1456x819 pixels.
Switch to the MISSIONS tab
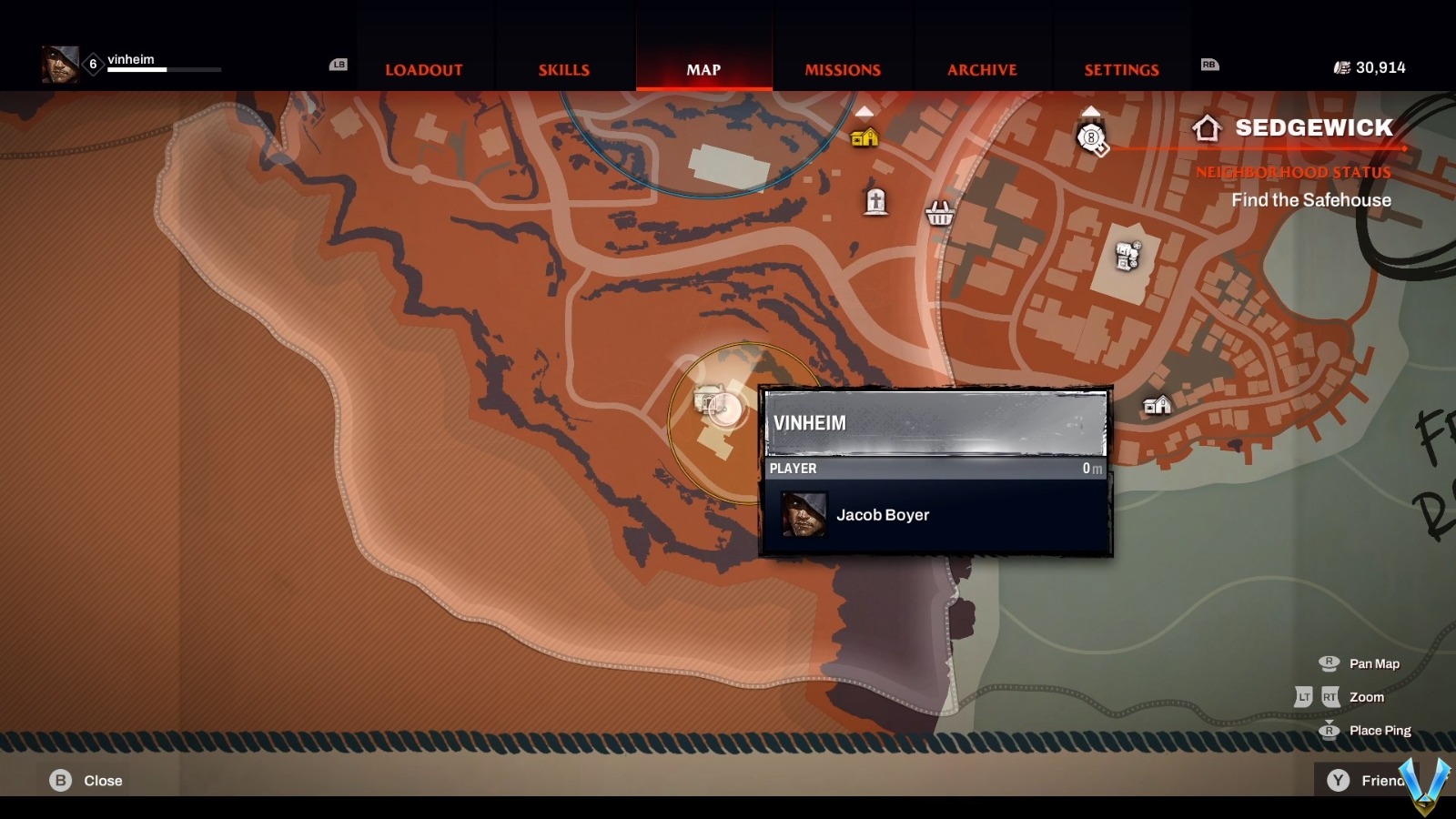[842, 69]
